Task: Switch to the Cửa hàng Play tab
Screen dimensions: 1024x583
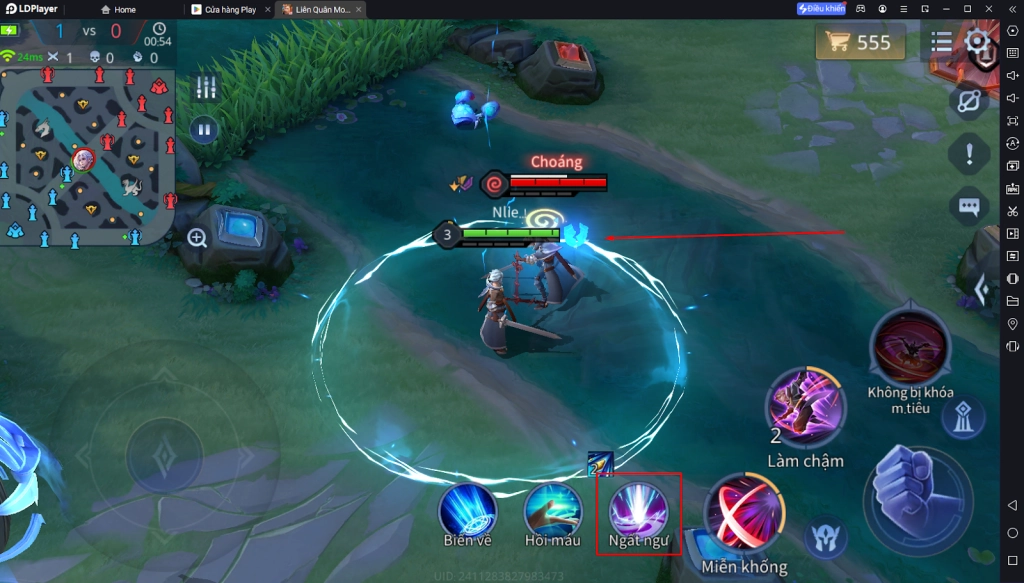Action: [229, 10]
